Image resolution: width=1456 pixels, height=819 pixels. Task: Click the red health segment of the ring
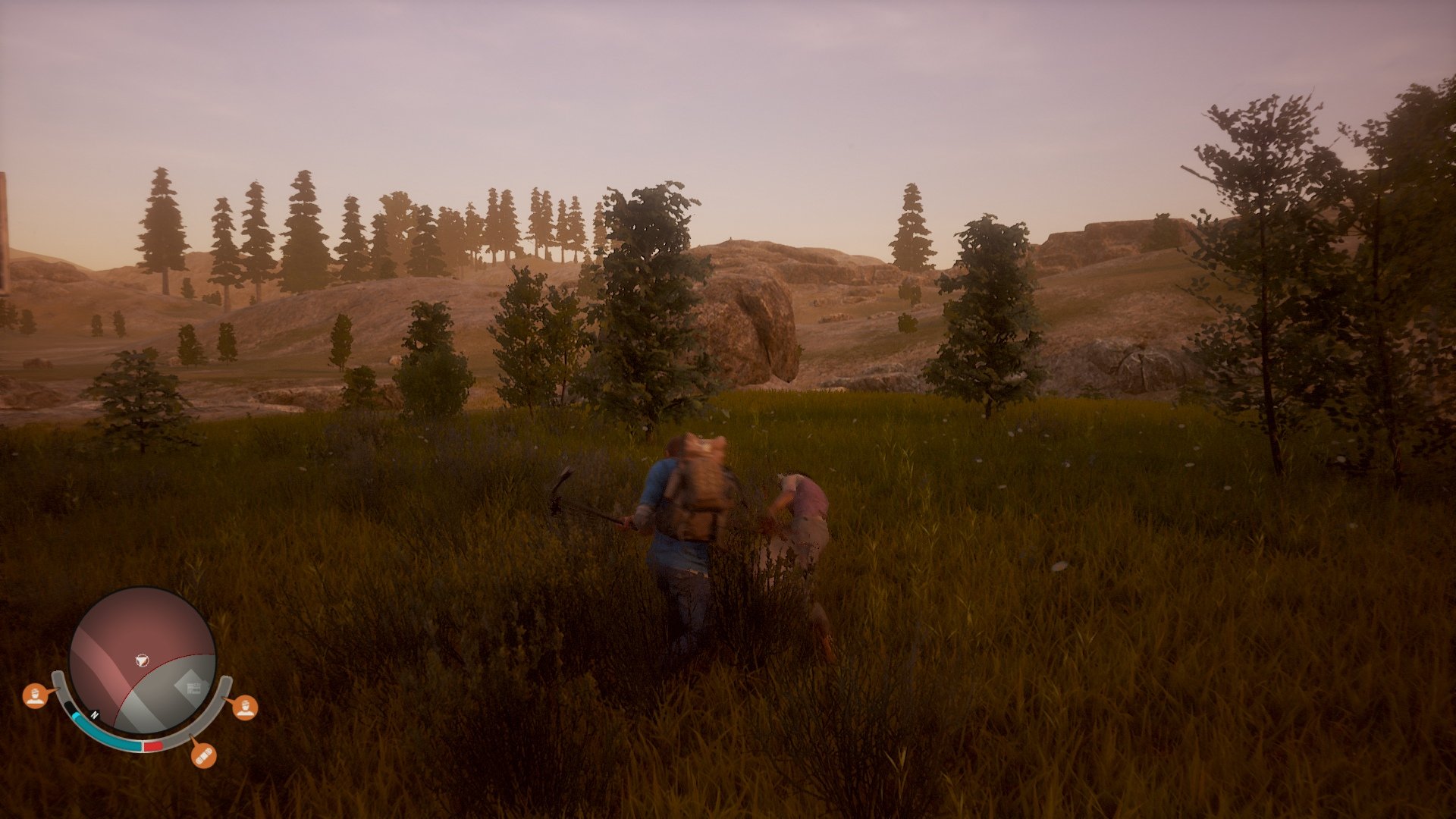pyautogui.click(x=152, y=746)
